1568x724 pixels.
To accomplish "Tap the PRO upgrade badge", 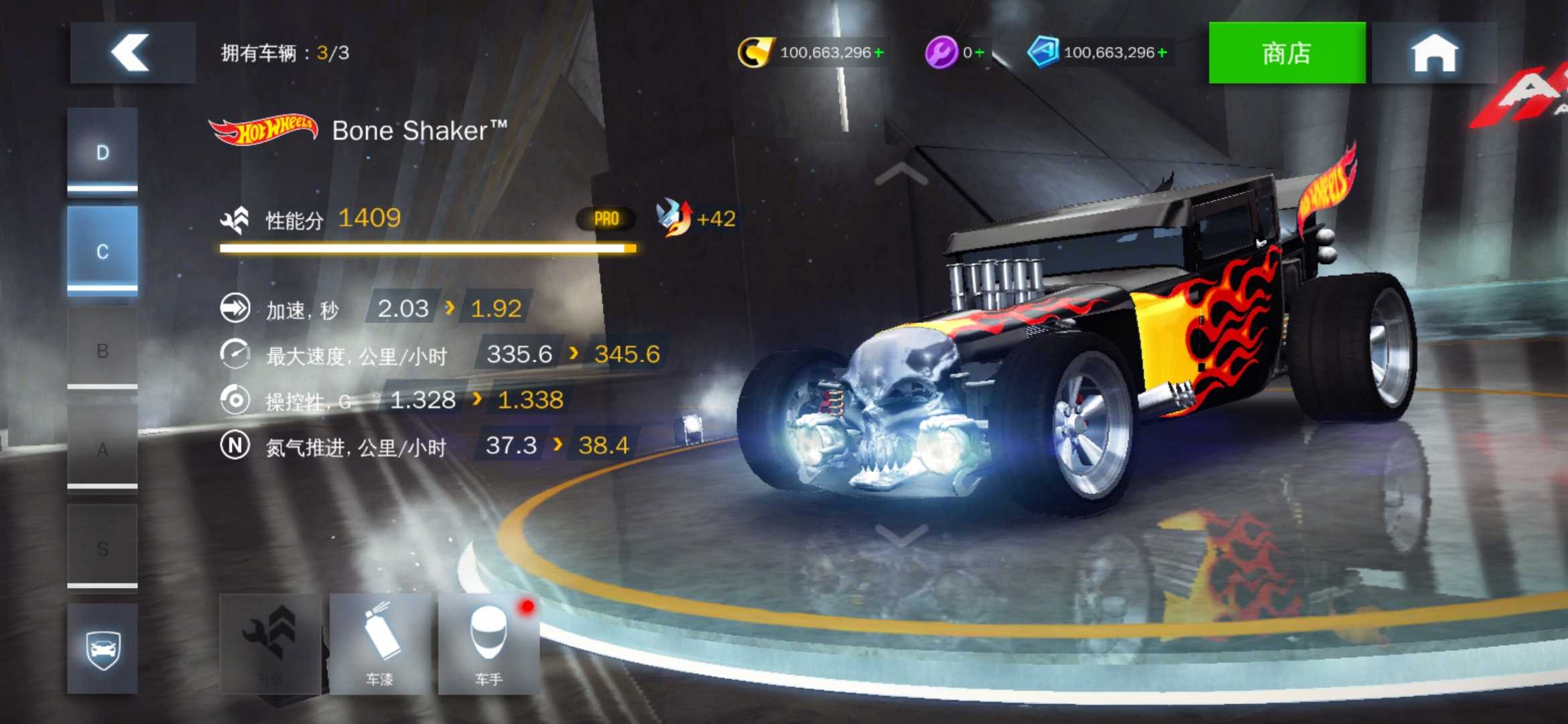I will [606, 219].
